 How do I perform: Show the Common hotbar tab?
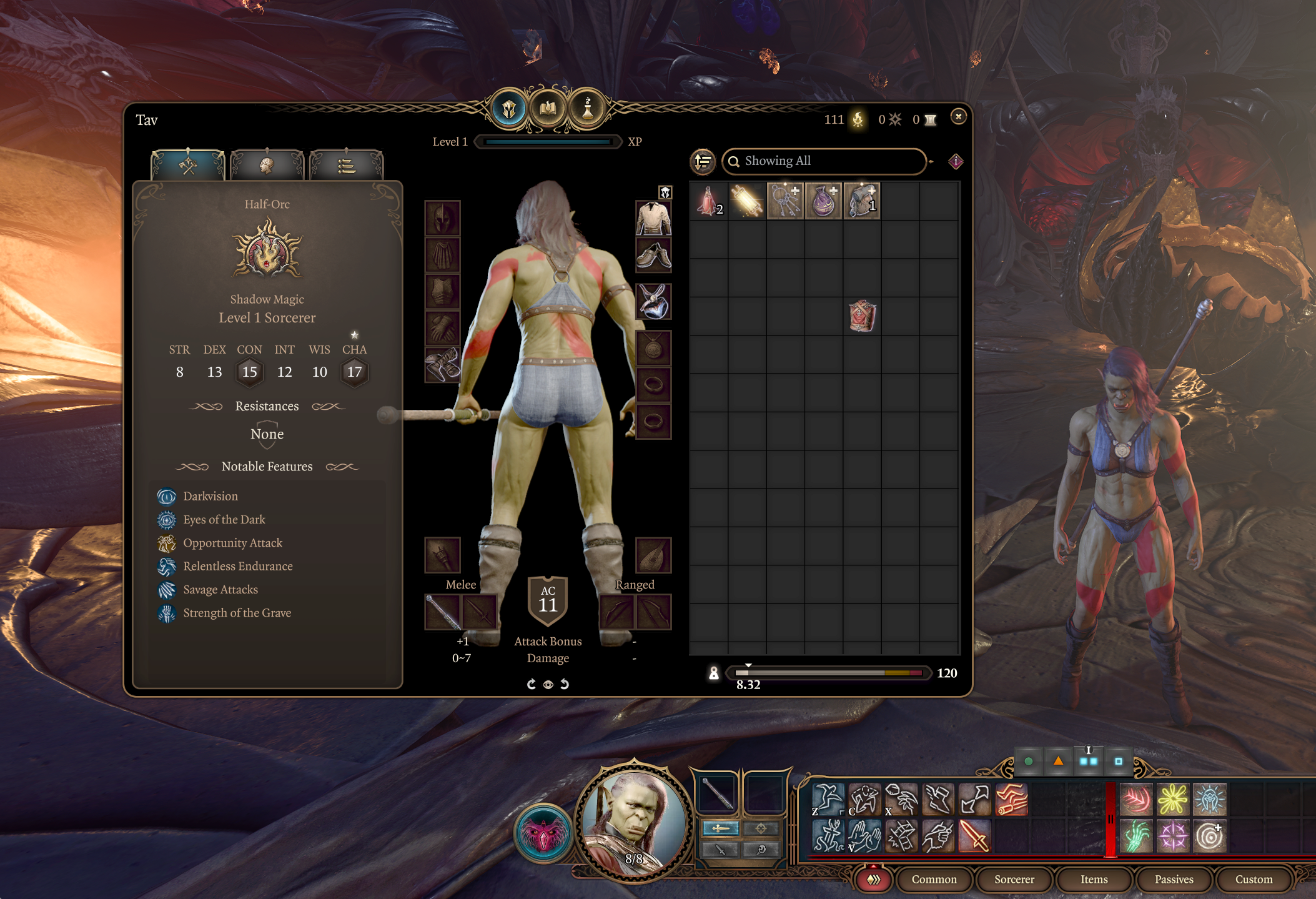click(934, 880)
